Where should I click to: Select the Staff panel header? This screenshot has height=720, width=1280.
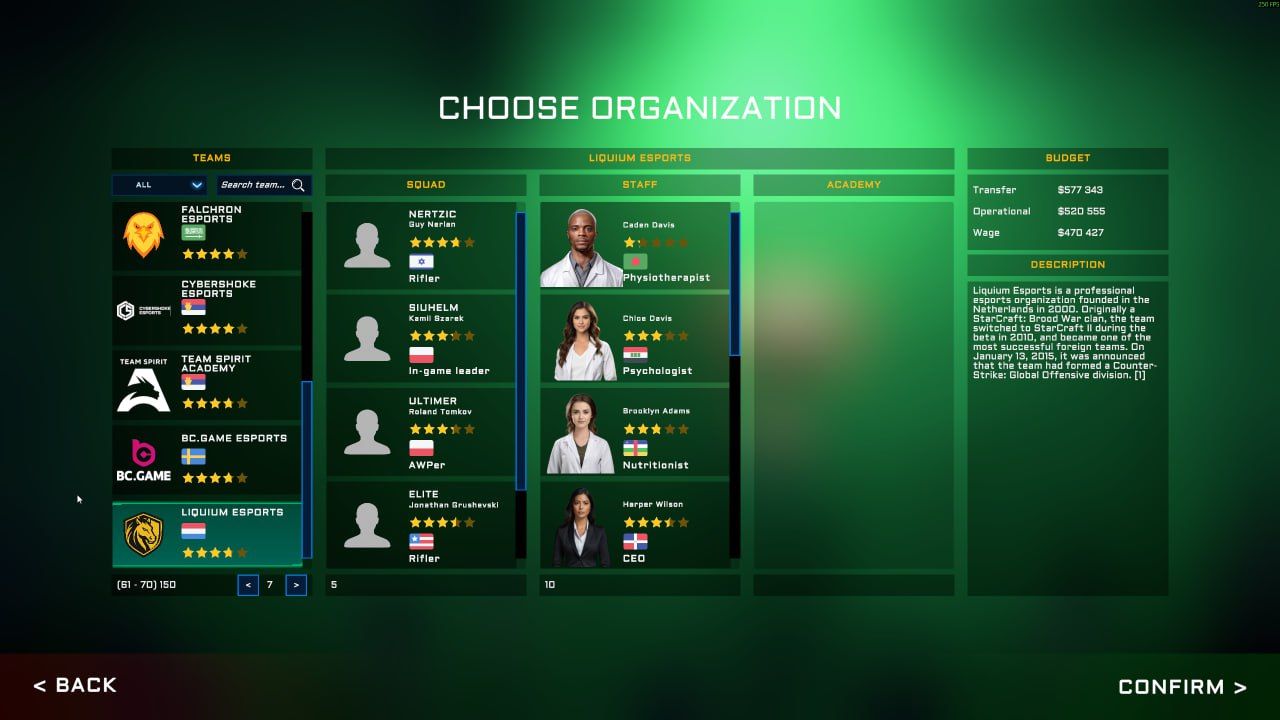point(639,184)
